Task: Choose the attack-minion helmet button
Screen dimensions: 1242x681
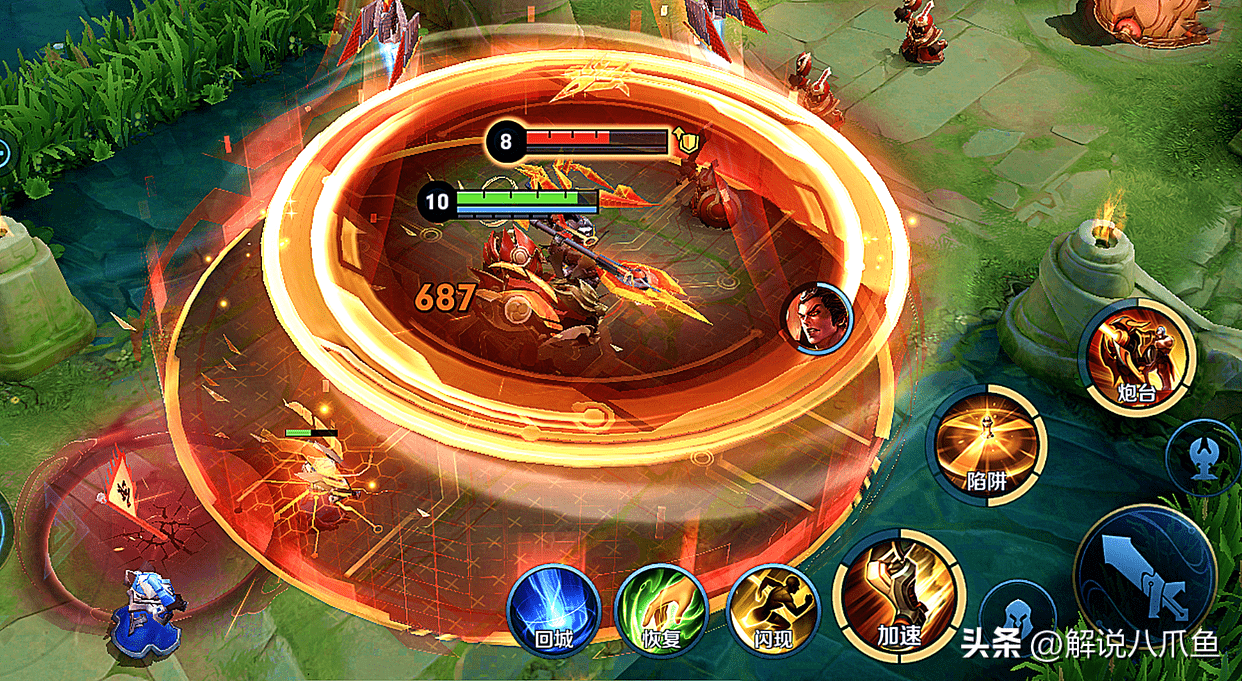Action: 1016,617
